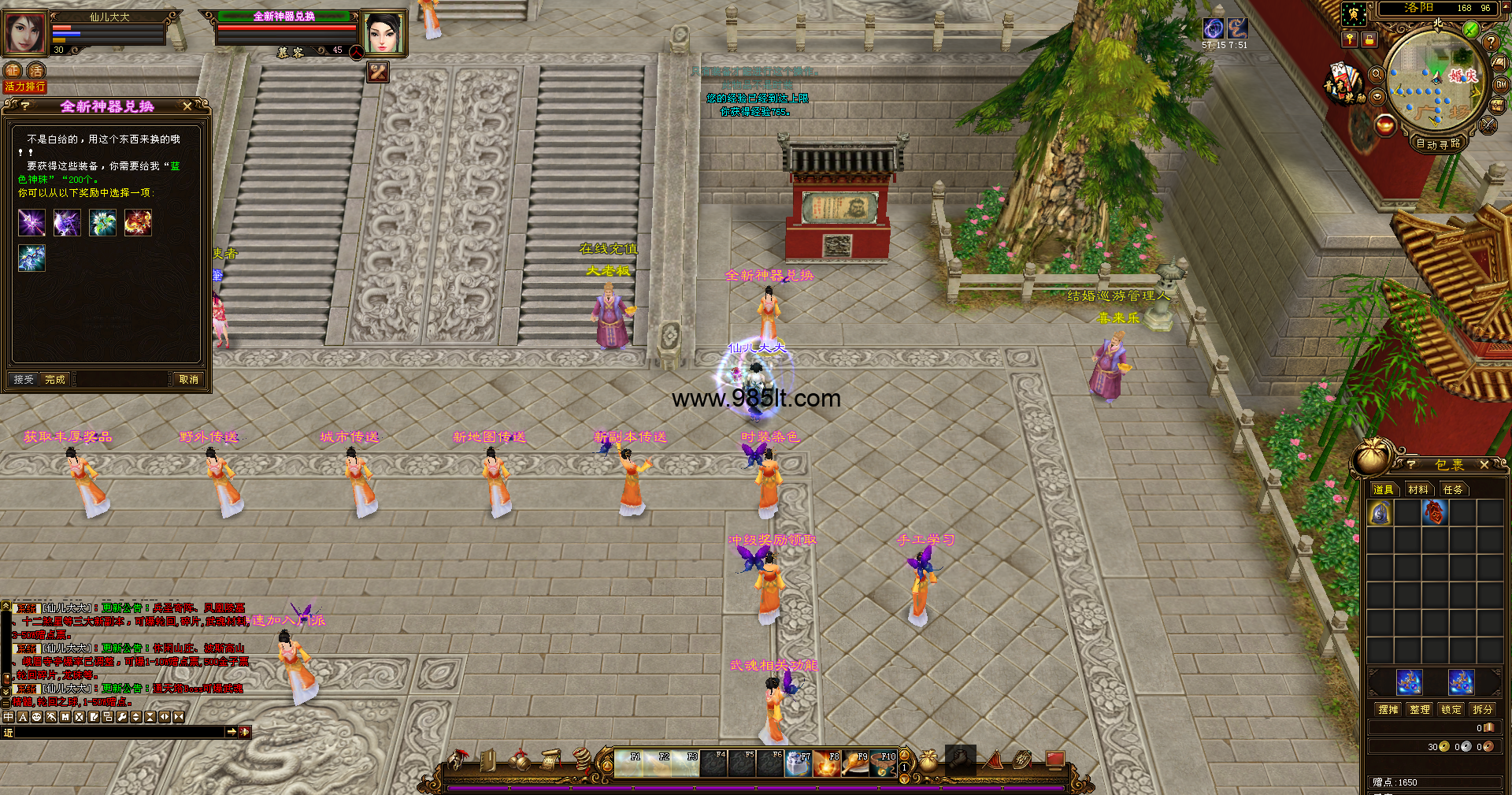1512x795 pixels.
Task: Click the 自动寻路 auto-pathfinding button
Action: pyautogui.click(x=1437, y=143)
